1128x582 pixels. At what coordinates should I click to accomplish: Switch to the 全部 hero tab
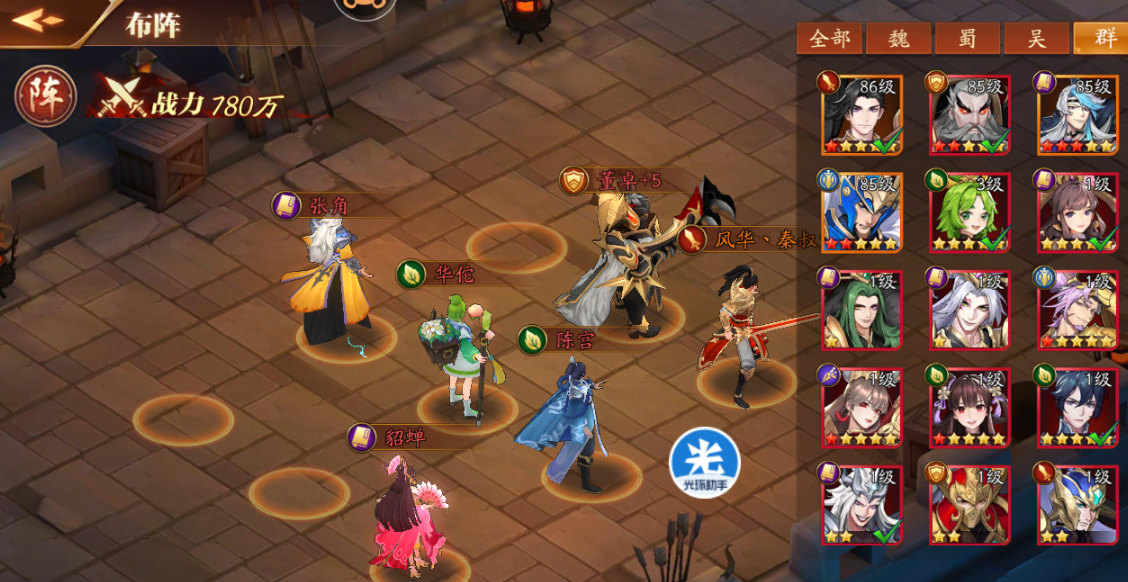(x=830, y=38)
